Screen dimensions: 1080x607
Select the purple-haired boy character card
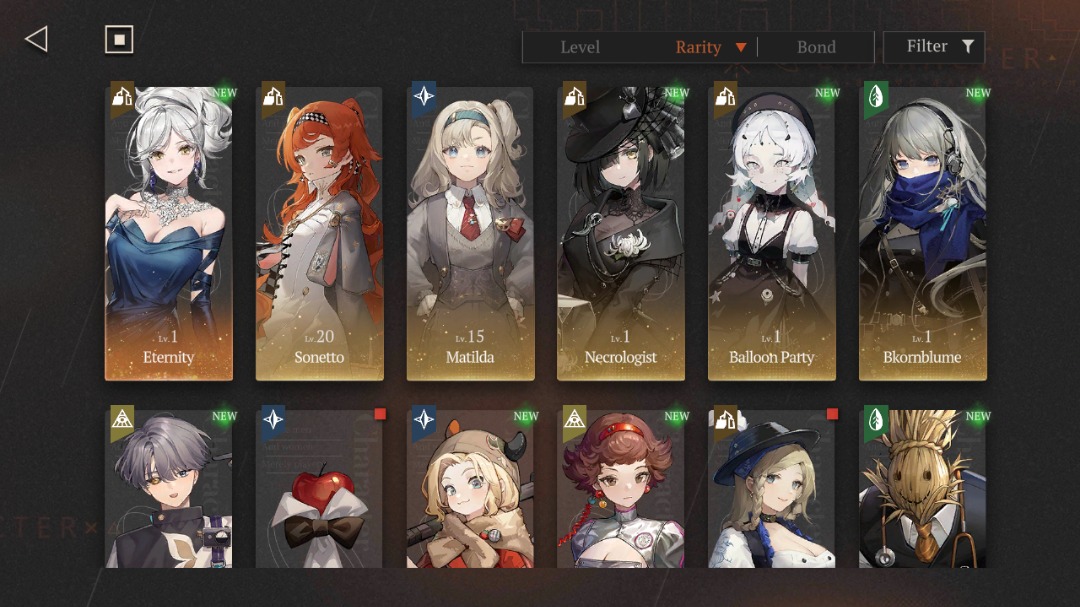(x=169, y=488)
